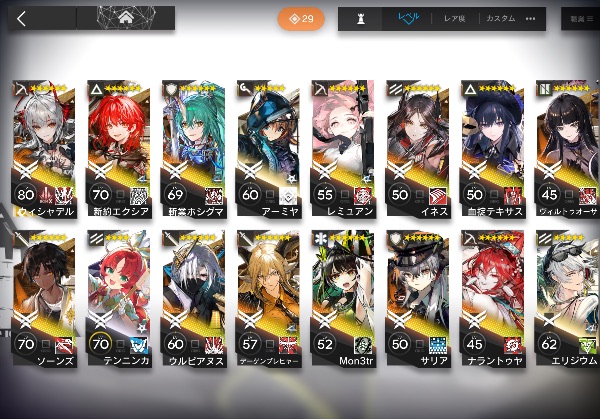600x419 pixels.
Task: Open the masked operator ウルピアヌス
Action: pyautogui.click(x=193, y=295)
